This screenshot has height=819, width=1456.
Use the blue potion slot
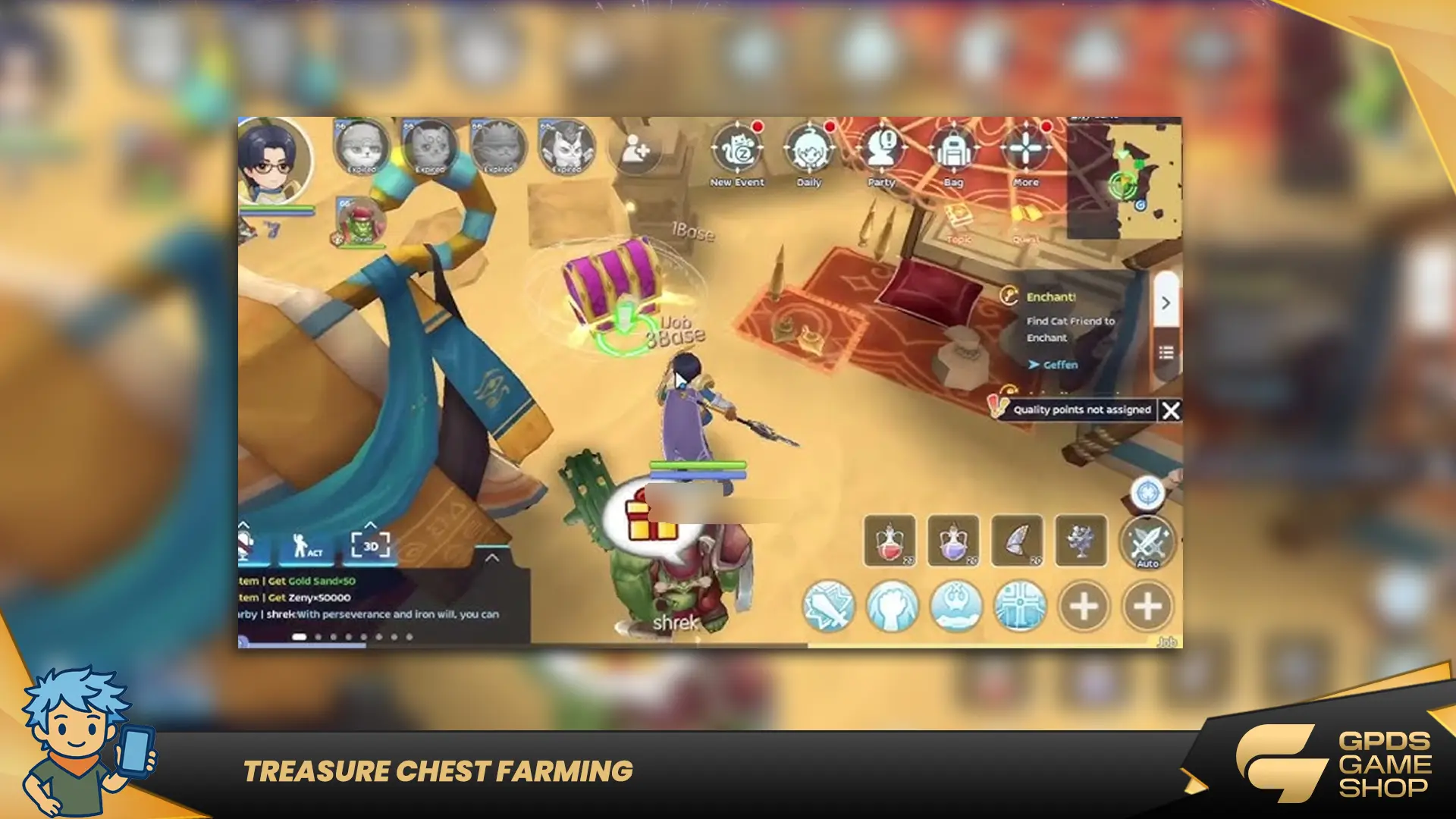(x=953, y=541)
